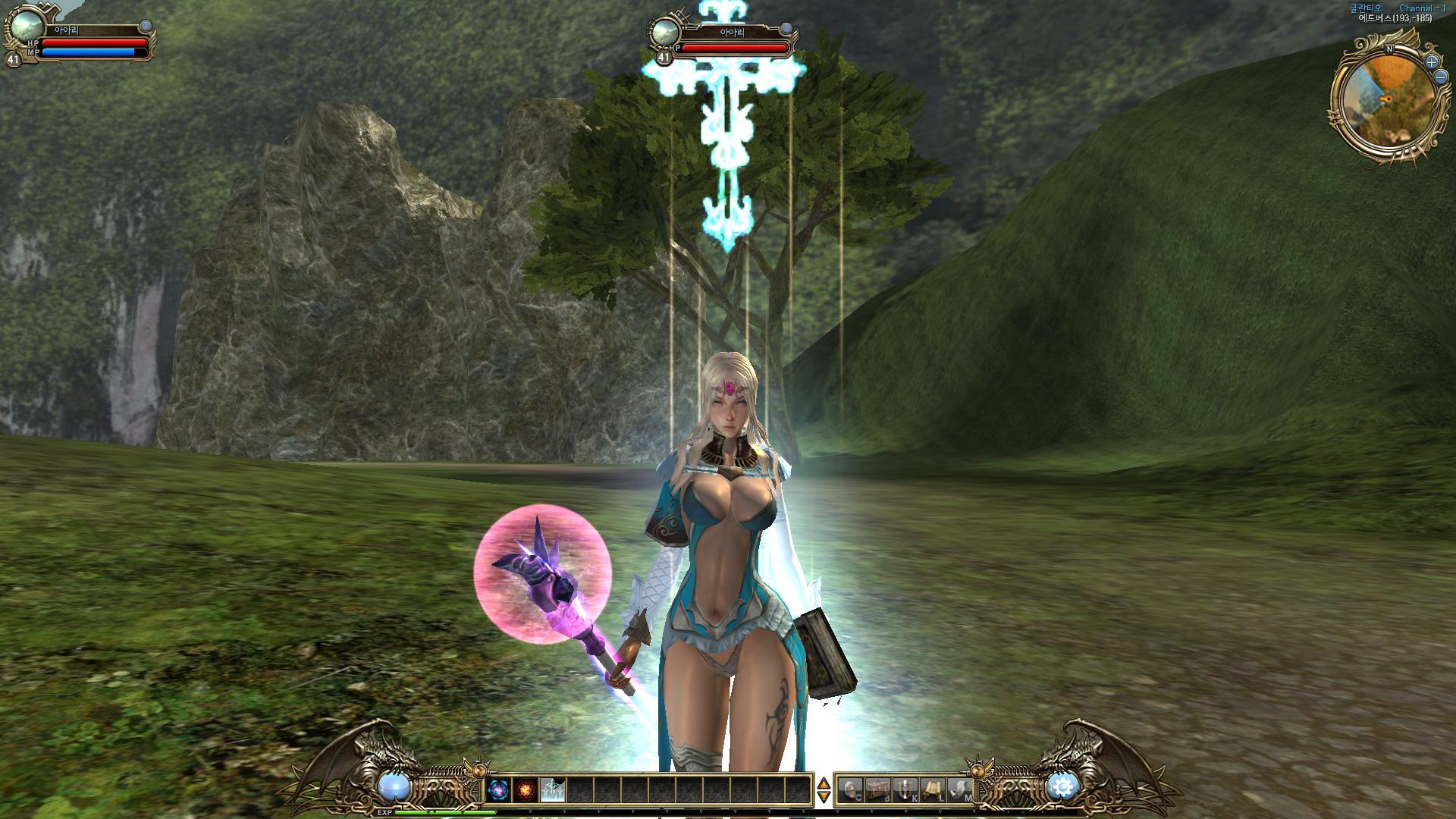Image resolution: width=1456 pixels, height=819 pixels.
Task: Click the N compass marker on the minimap
Action: pos(1389,49)
